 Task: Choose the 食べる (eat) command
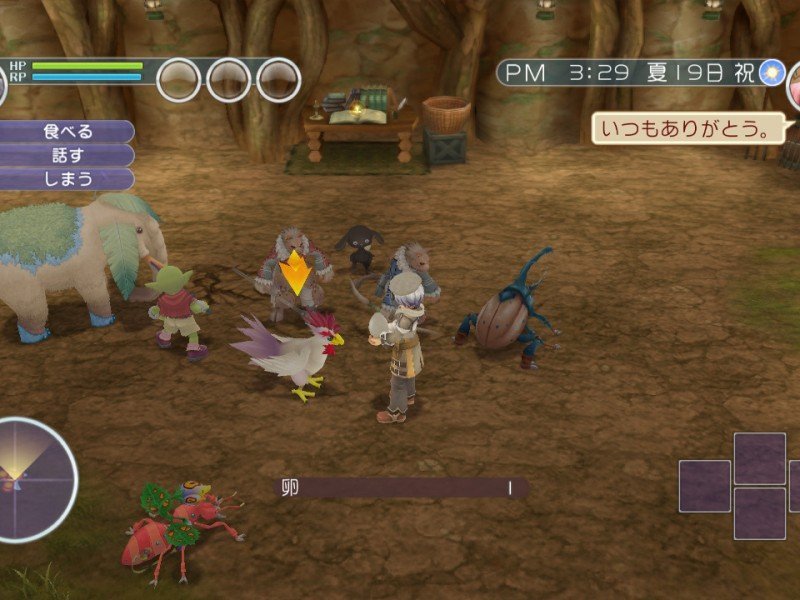point(67,132)
